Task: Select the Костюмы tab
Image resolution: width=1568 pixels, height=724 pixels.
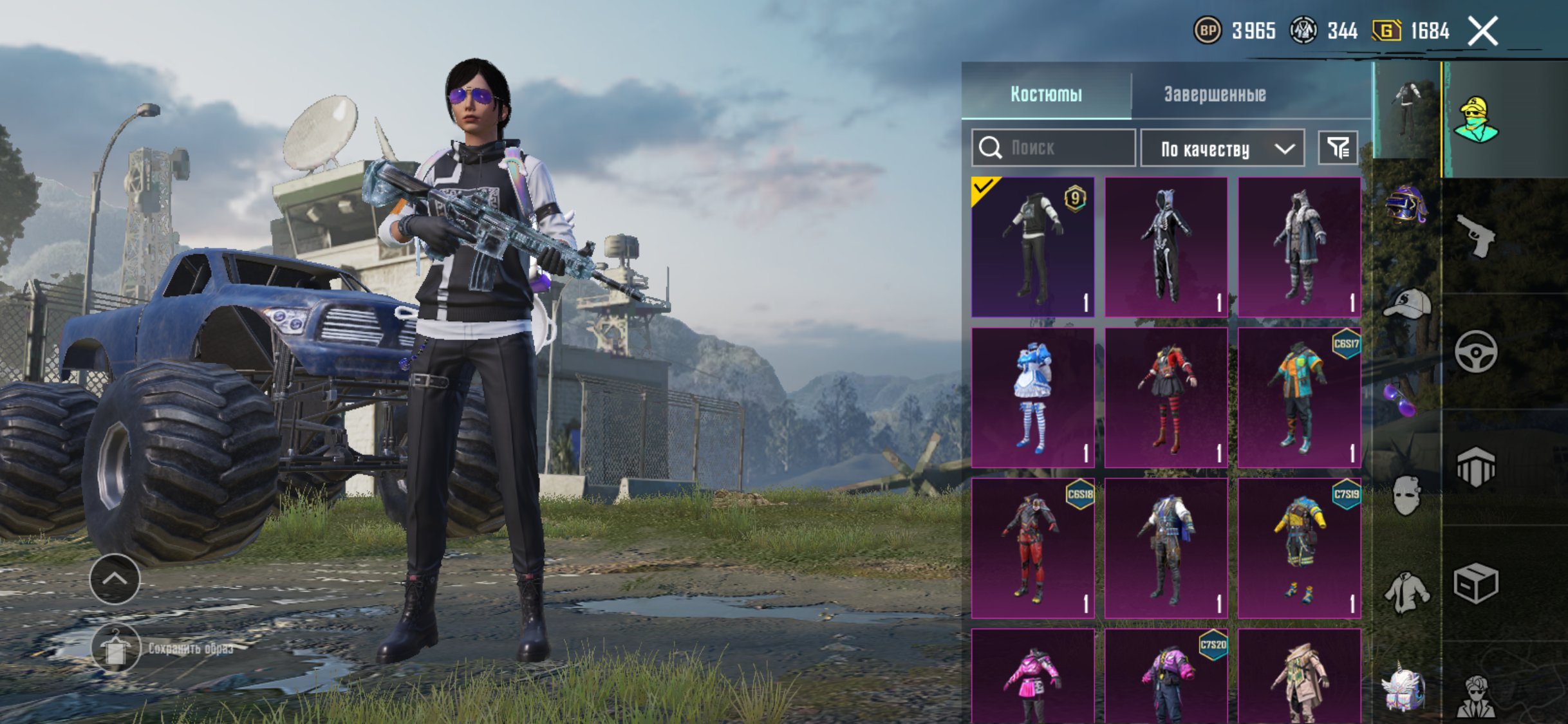Action: tap(1046, 94)
